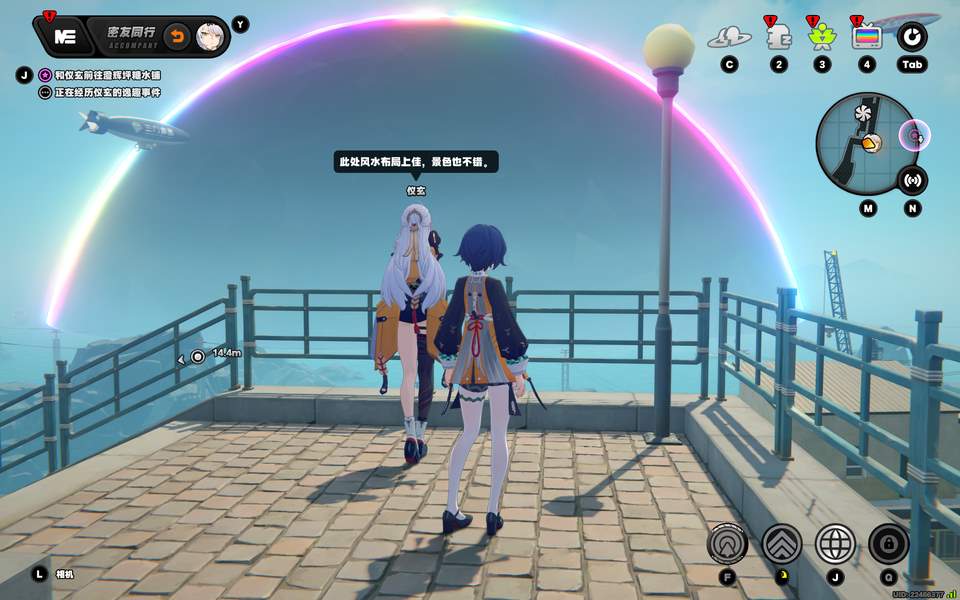Viewport: 960px width, 600px height.
Task: Toggle the signal broadcast button near minimap
Action: point(911,181)
